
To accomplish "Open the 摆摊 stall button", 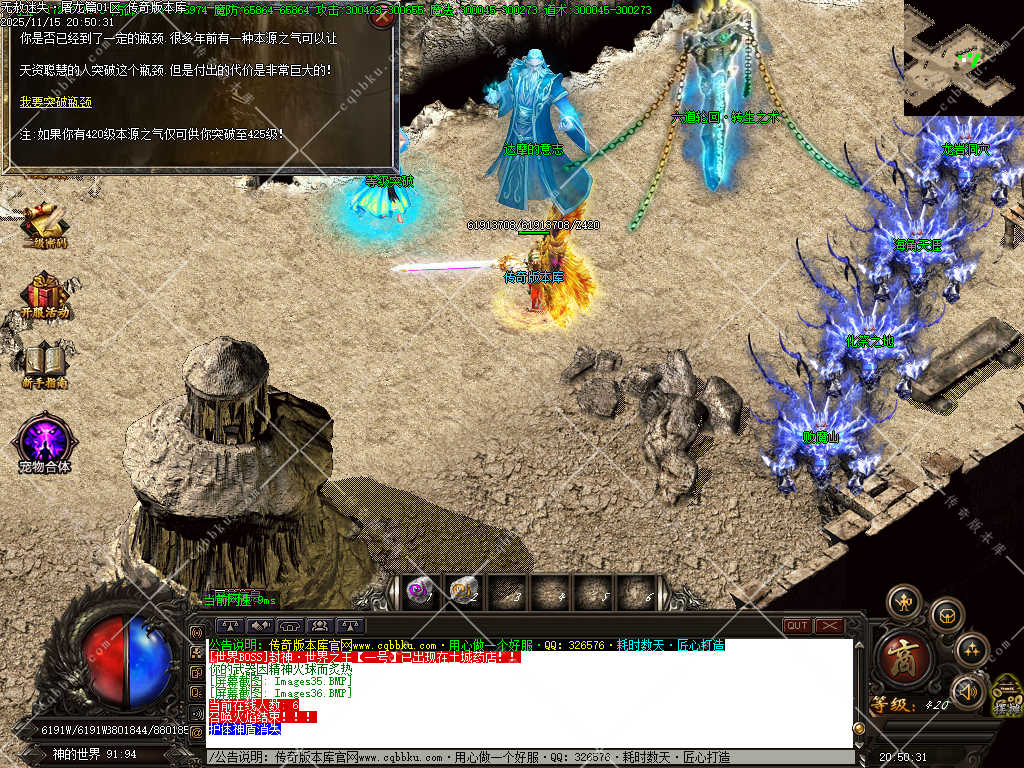I will (x=1007, y=698).
